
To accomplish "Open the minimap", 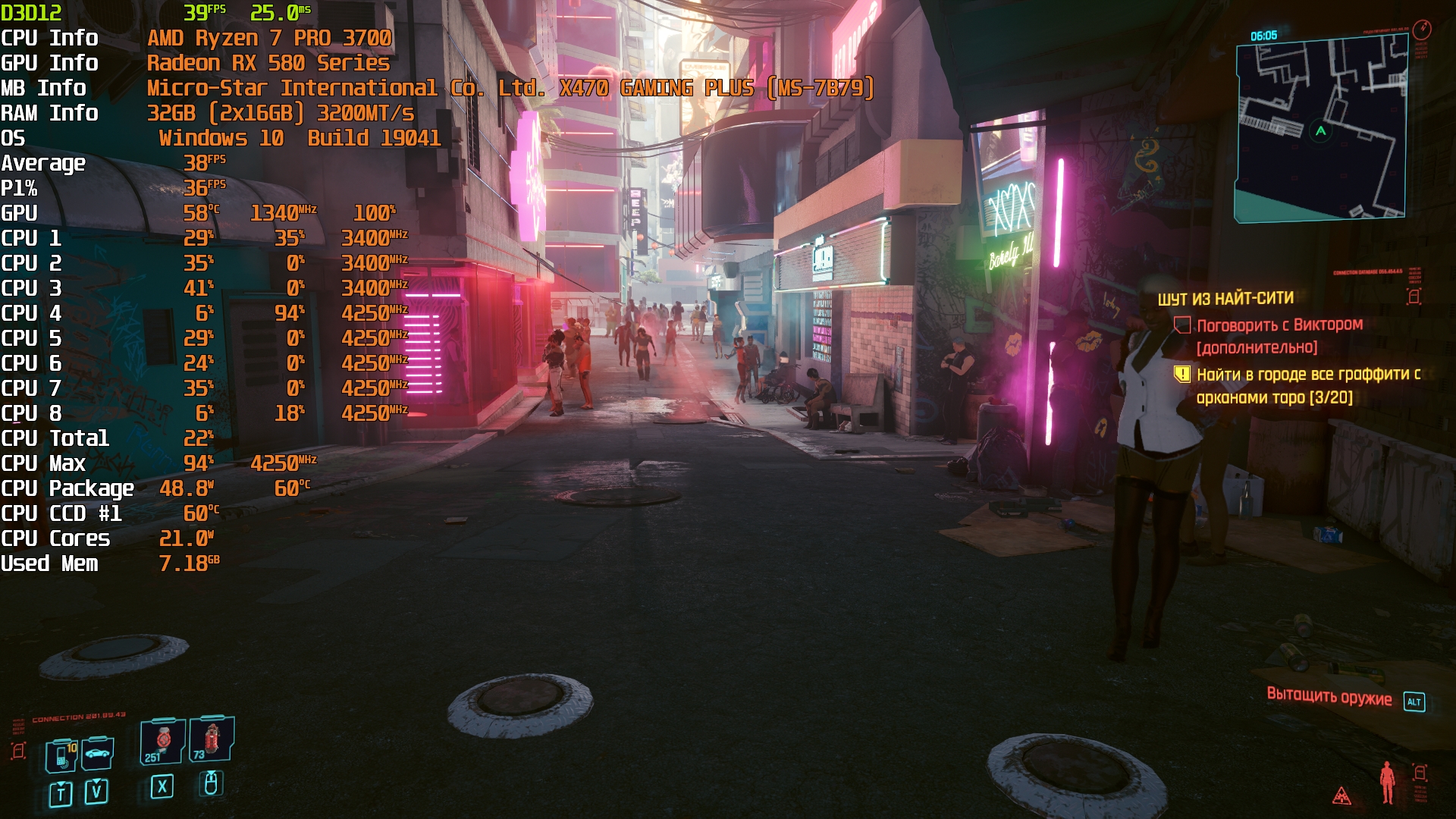I will 1321,130.
